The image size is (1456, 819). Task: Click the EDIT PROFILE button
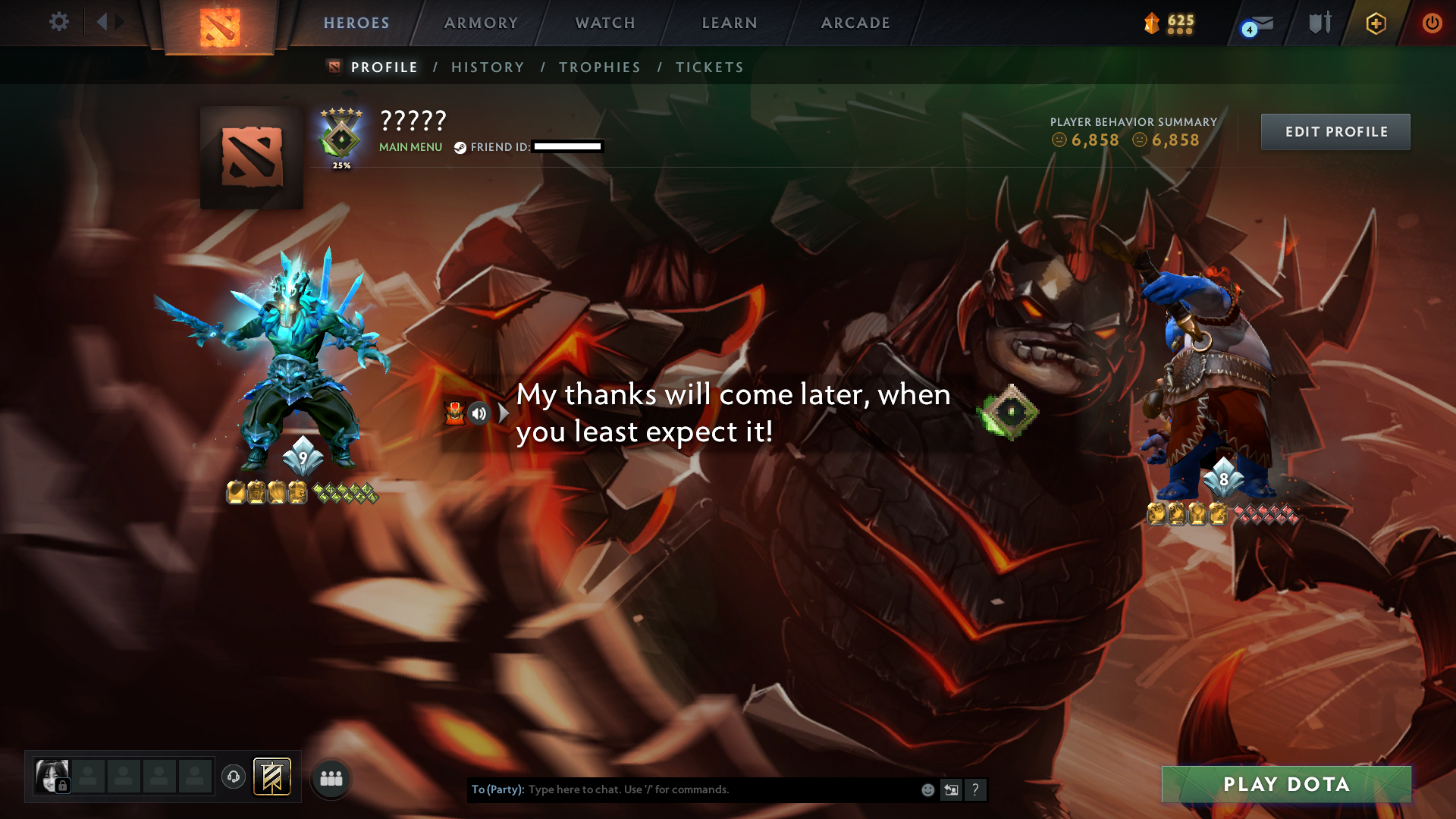[x=1335, y=131]
